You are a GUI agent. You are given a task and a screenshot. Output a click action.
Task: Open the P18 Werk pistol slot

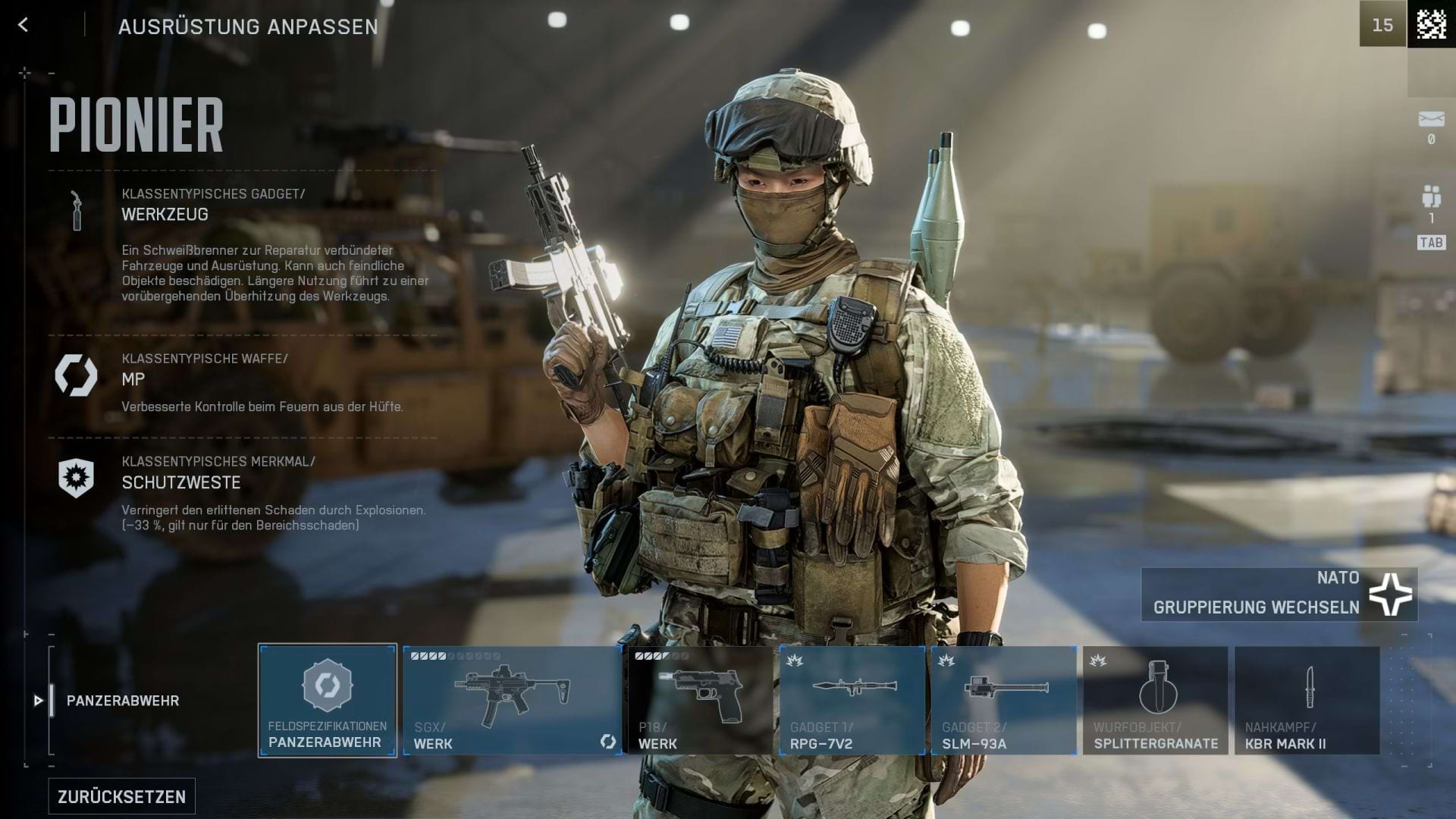pos(701,698)
